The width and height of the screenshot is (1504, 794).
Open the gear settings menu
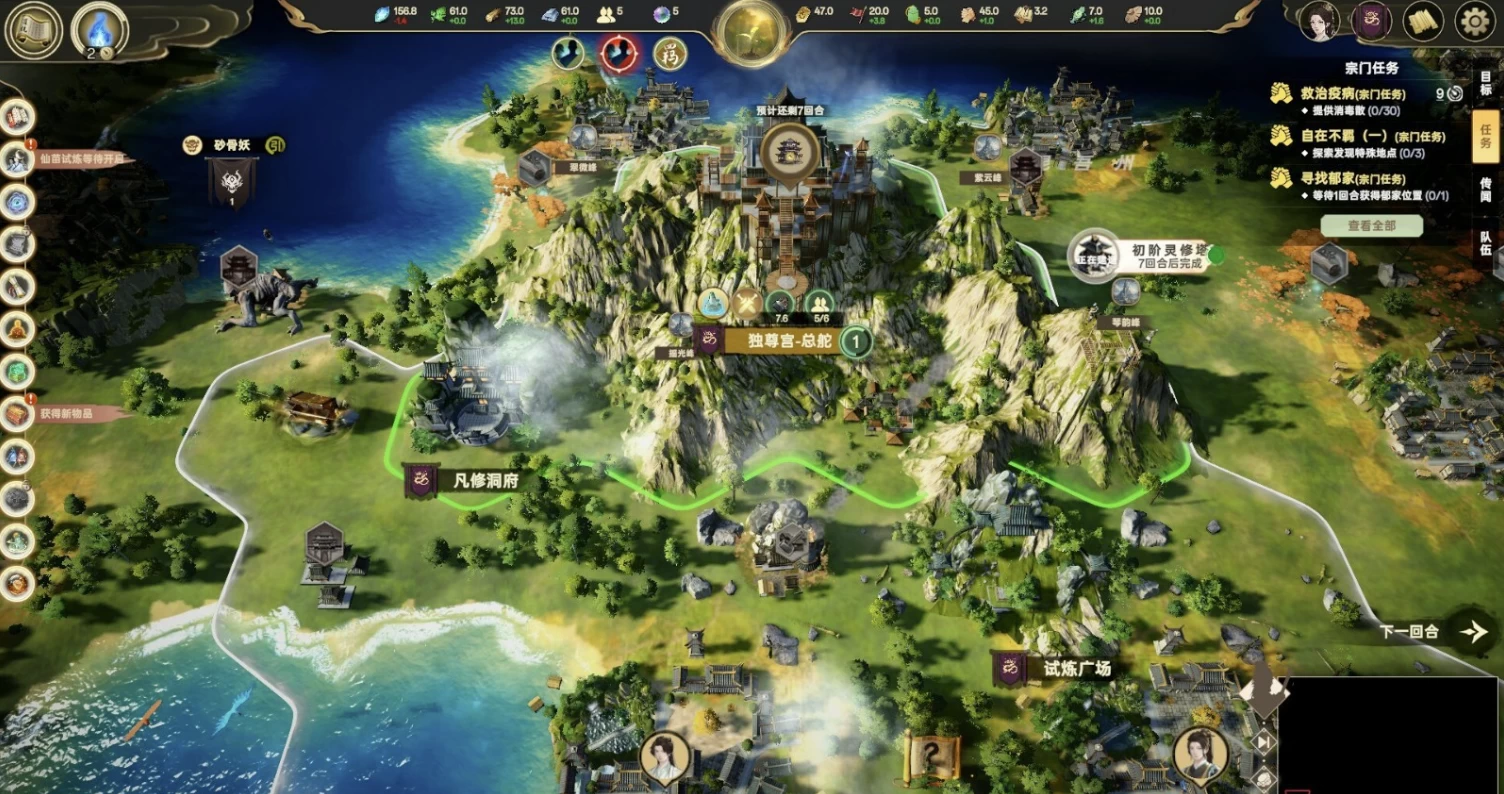[x=1473, y=22]
